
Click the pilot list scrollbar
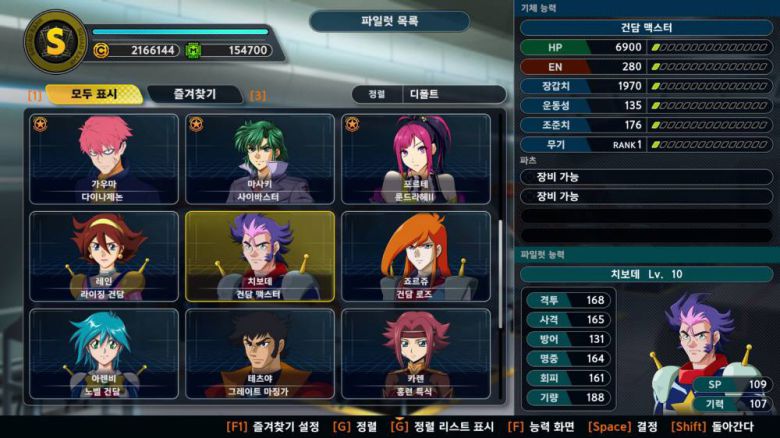click(502, 270)
